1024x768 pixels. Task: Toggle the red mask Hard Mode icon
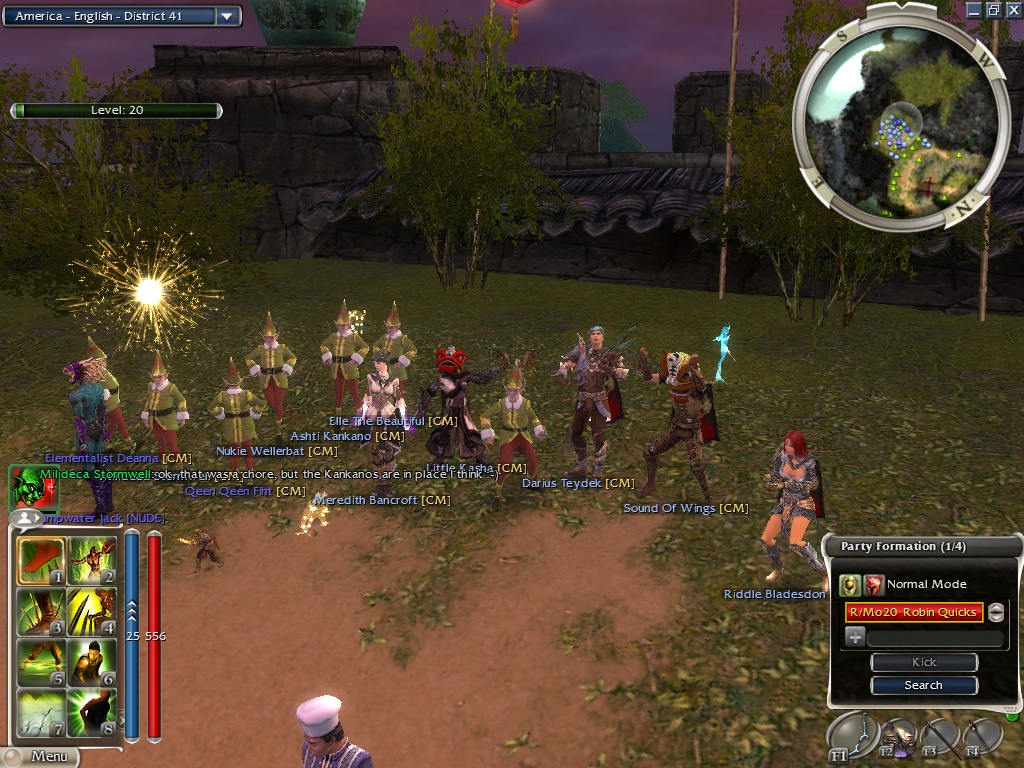click(874, 585)
